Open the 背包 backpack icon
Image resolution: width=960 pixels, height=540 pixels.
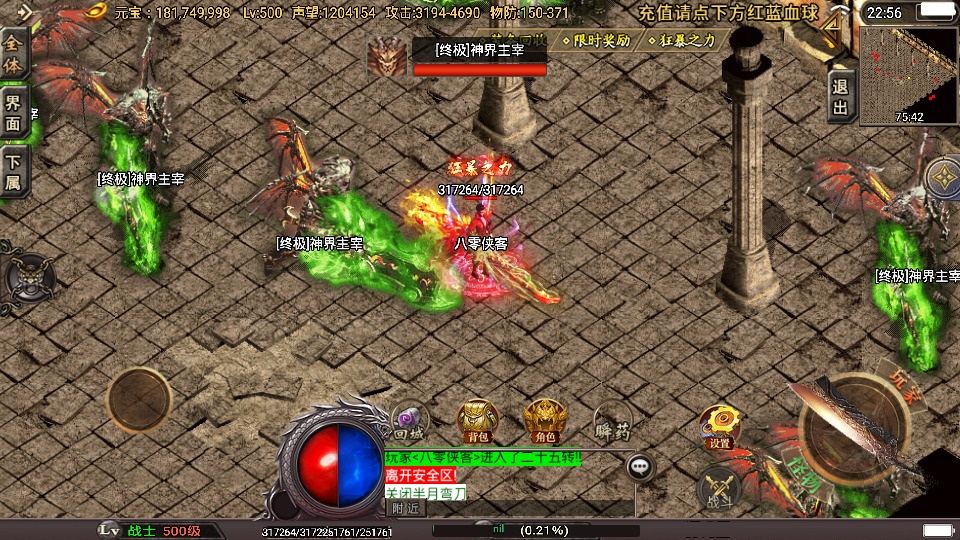coord(478,419)
